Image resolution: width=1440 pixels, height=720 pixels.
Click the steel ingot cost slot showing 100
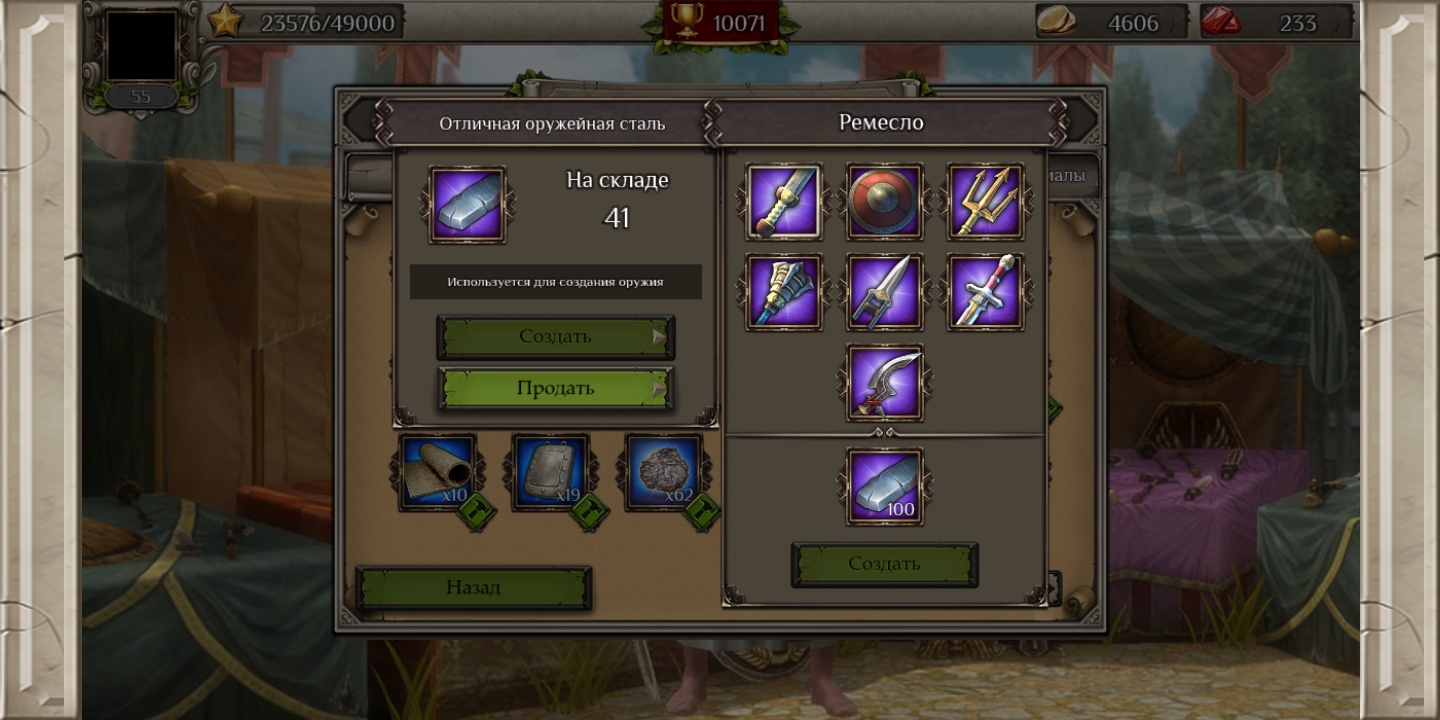coord(884,486)
